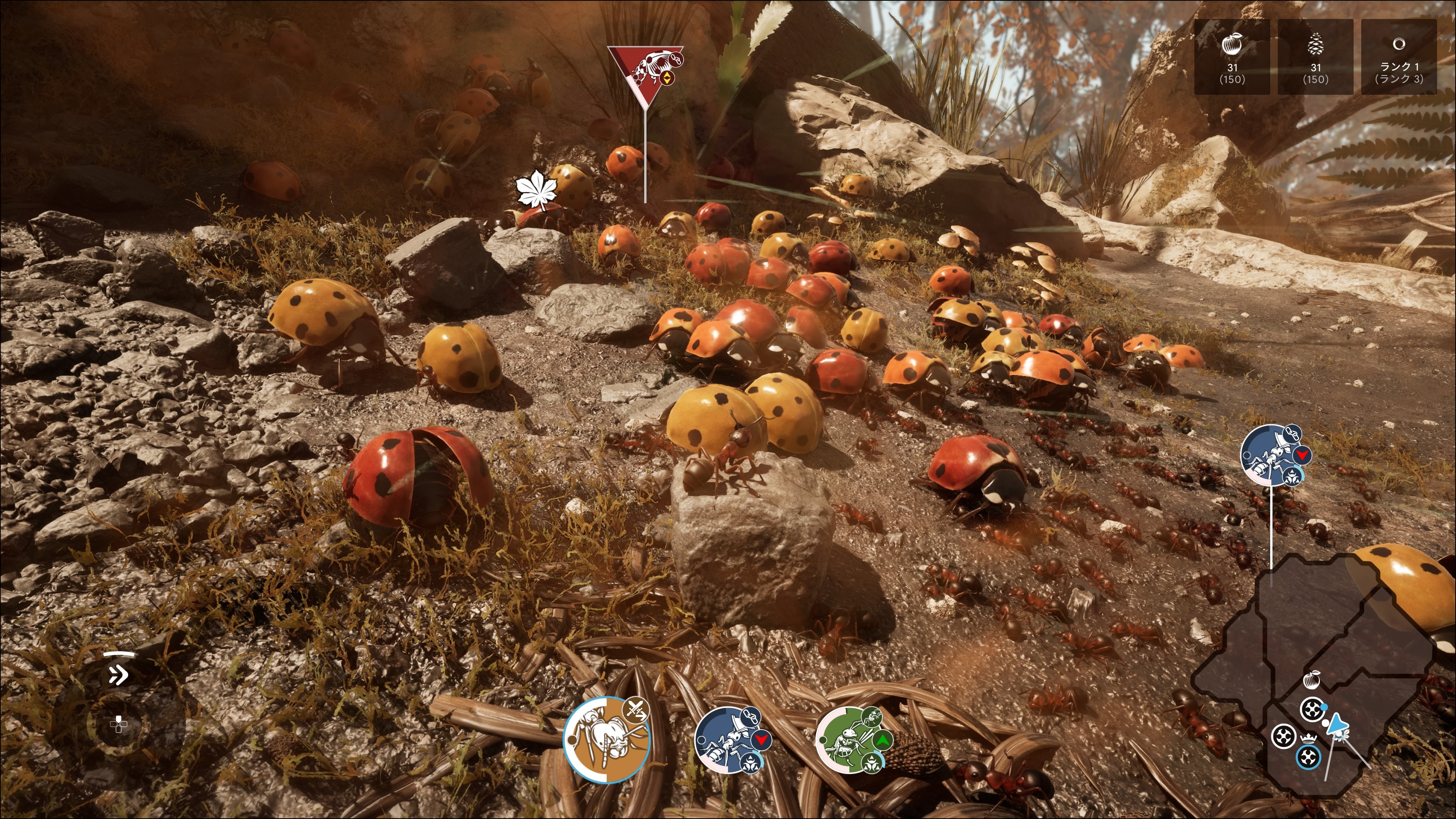Screen dimensions: 1456x819
Task: Click the white maple leaf marker
Action: pyautogui.click(x=536, y=190)
